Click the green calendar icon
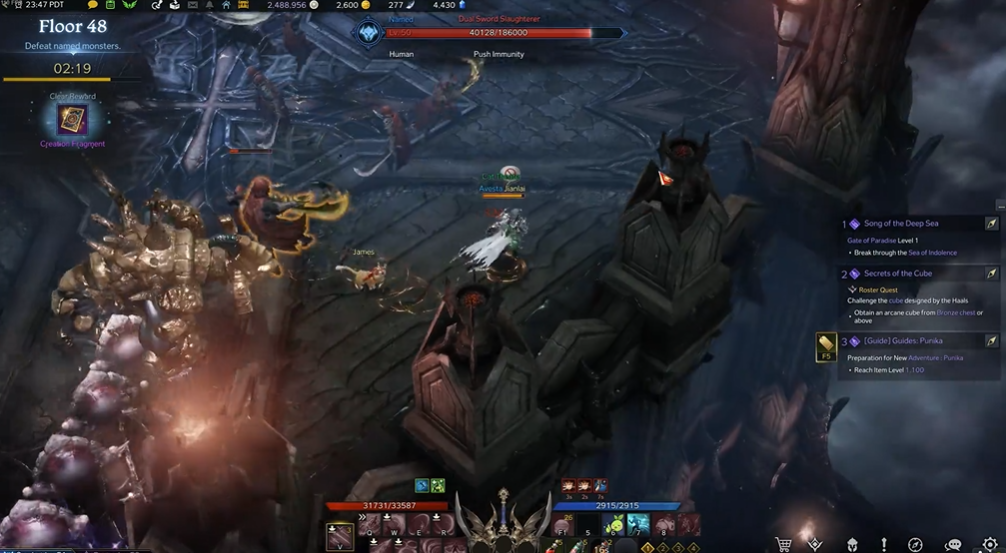Screen dimensions: 1006x553 tap(110, 5)
